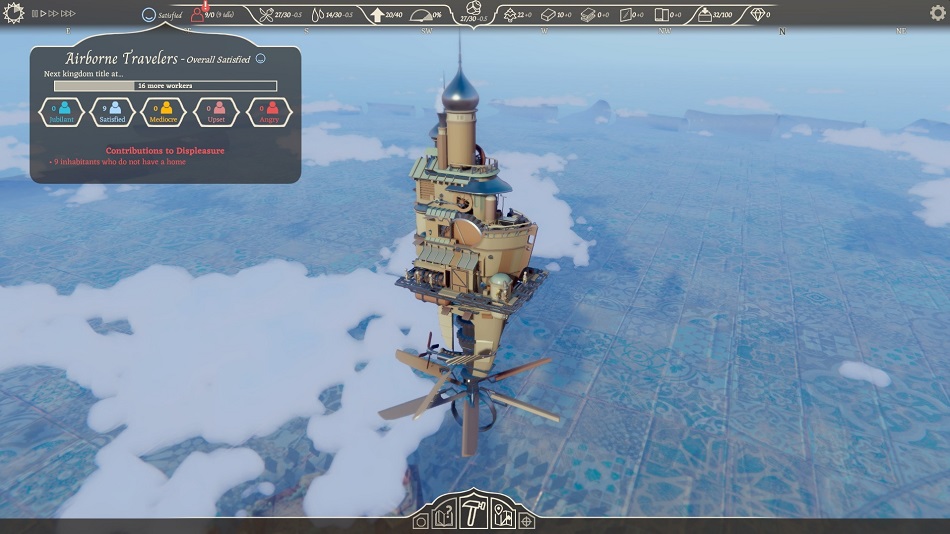This screenshot has width=950, height=534.
Task: Open the red population workers indicator
Action: tap(197, 15)
